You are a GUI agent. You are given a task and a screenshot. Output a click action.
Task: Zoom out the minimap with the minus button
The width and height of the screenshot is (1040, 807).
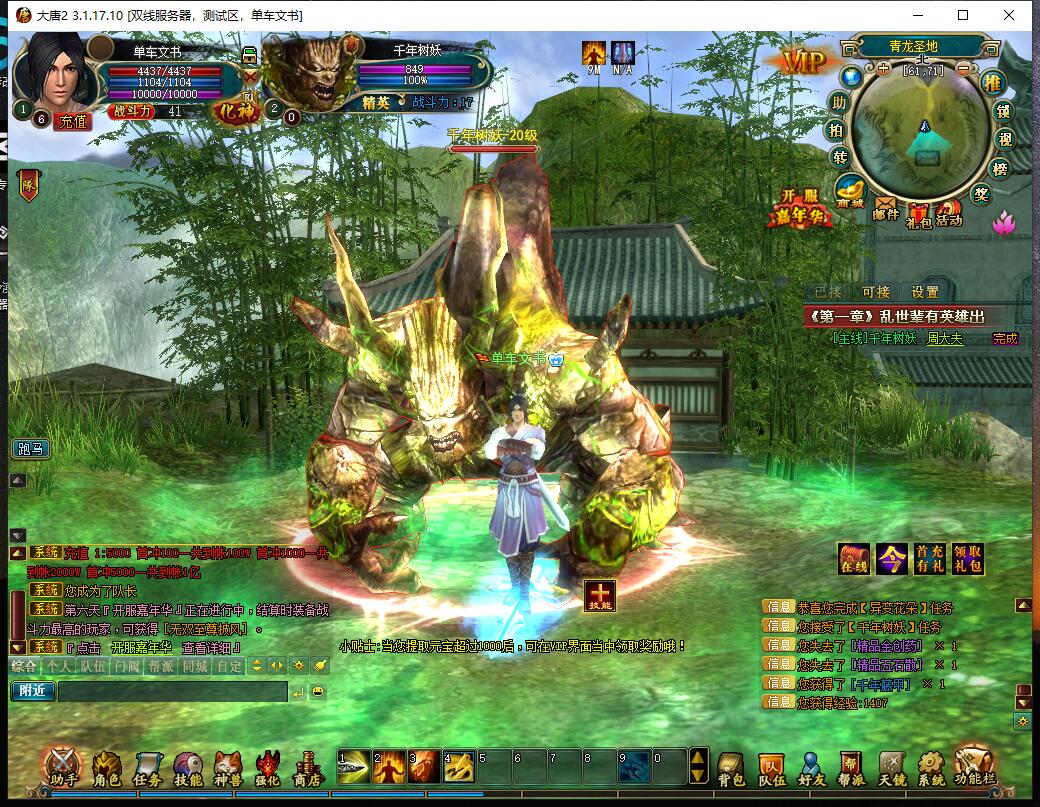tap(963, 69)
